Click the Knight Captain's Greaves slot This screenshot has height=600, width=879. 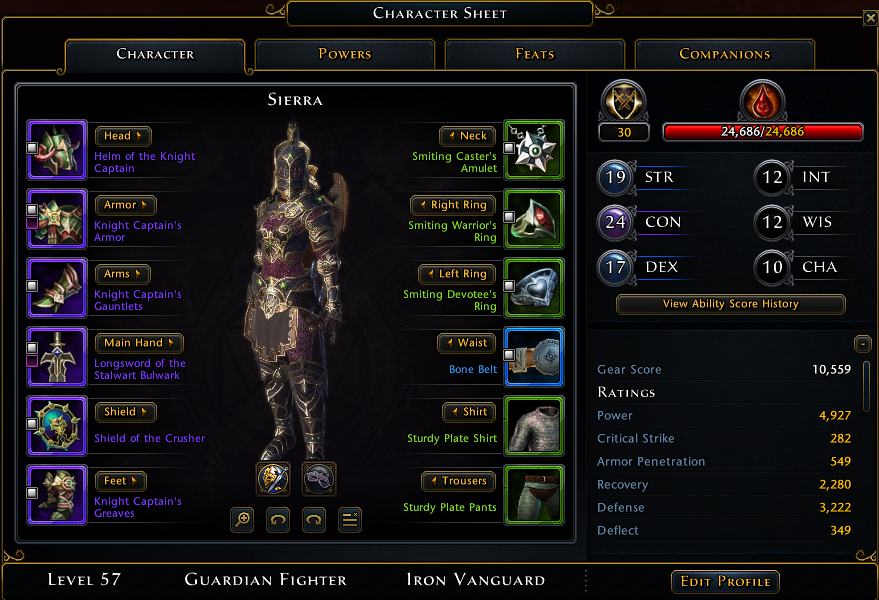[x=57, y=495]
